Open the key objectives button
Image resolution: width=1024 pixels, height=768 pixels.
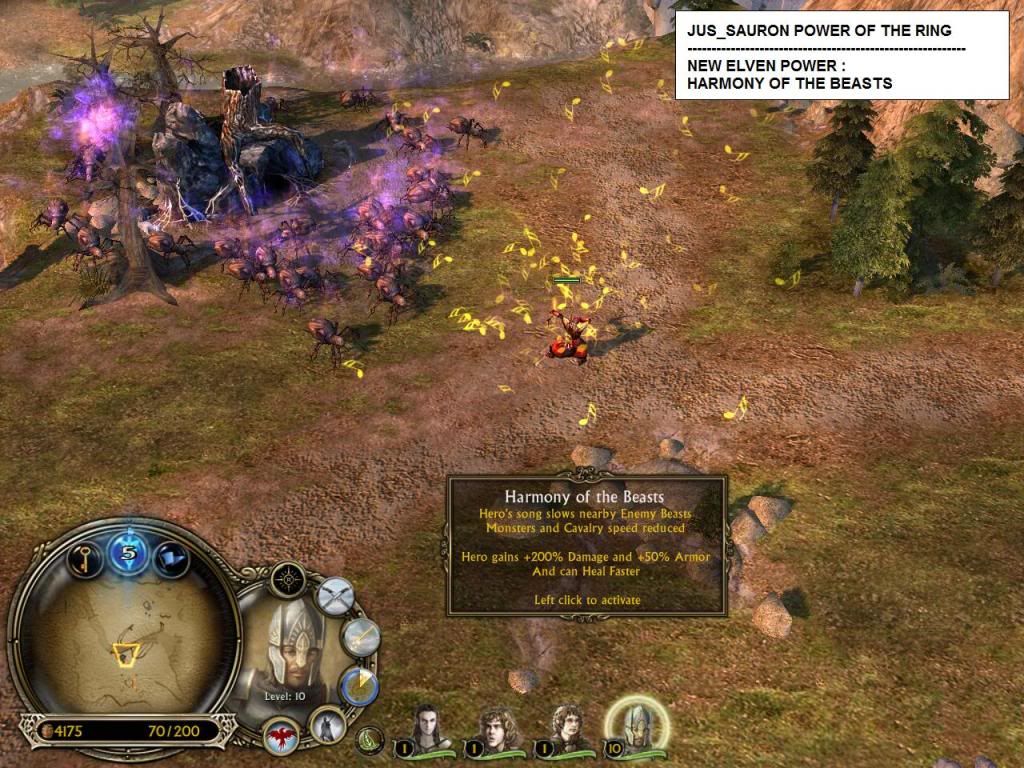tap(85, 557)
